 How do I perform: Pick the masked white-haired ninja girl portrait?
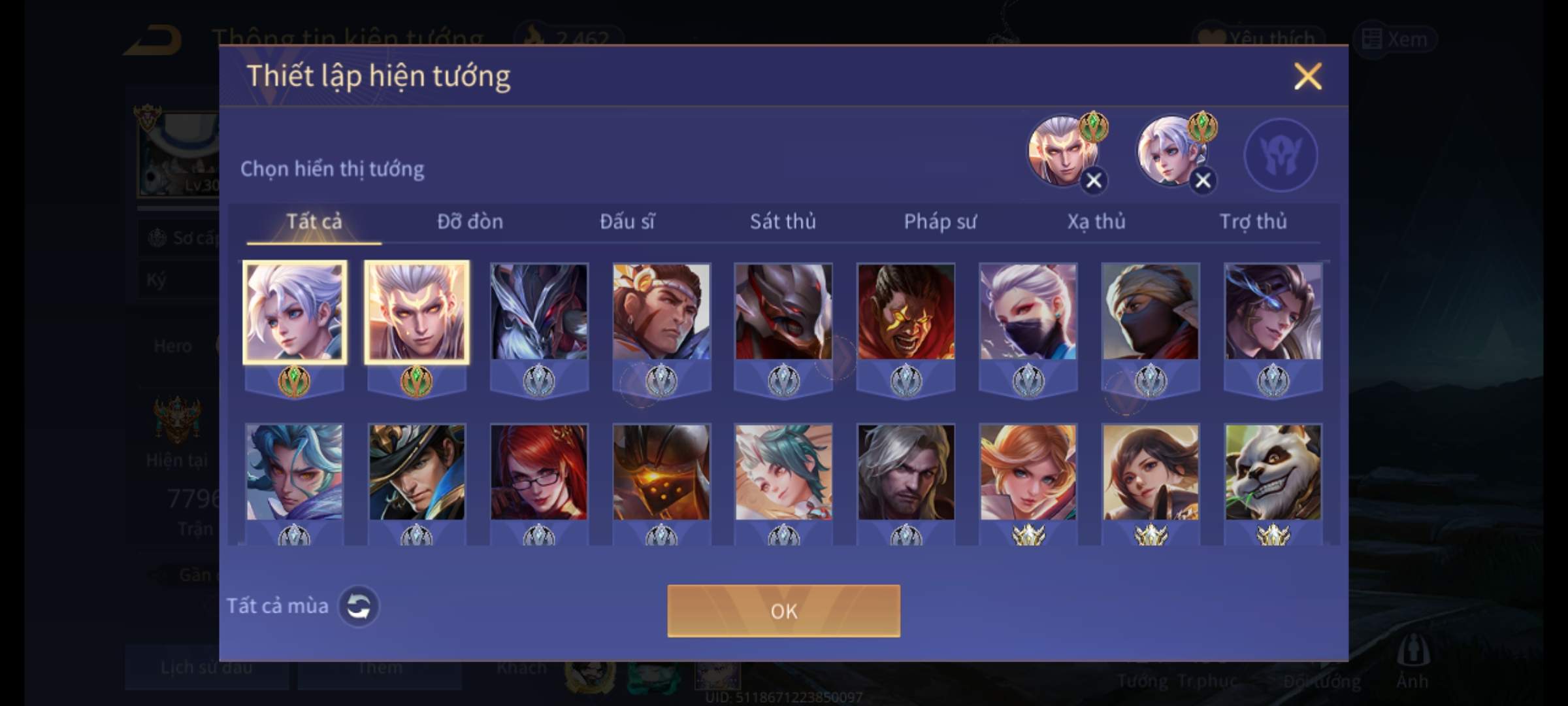pyautogui.click(x=1028, y=312)
